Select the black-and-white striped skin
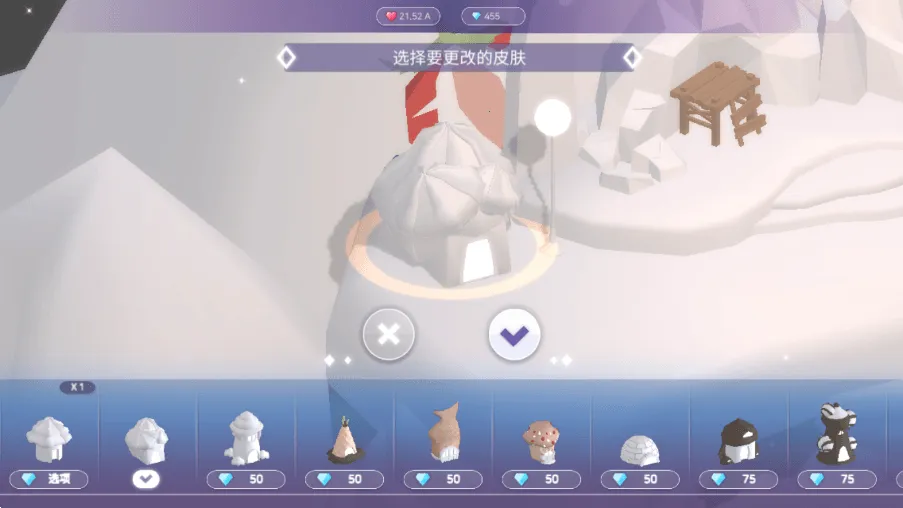 [x=837, y=436]
